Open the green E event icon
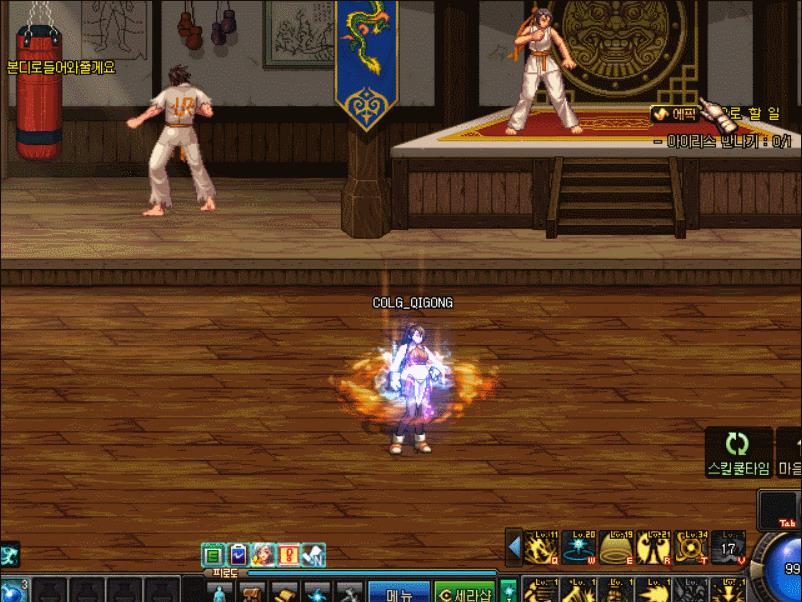The height and width of the screenshot is (602, 802). [212, 554]
